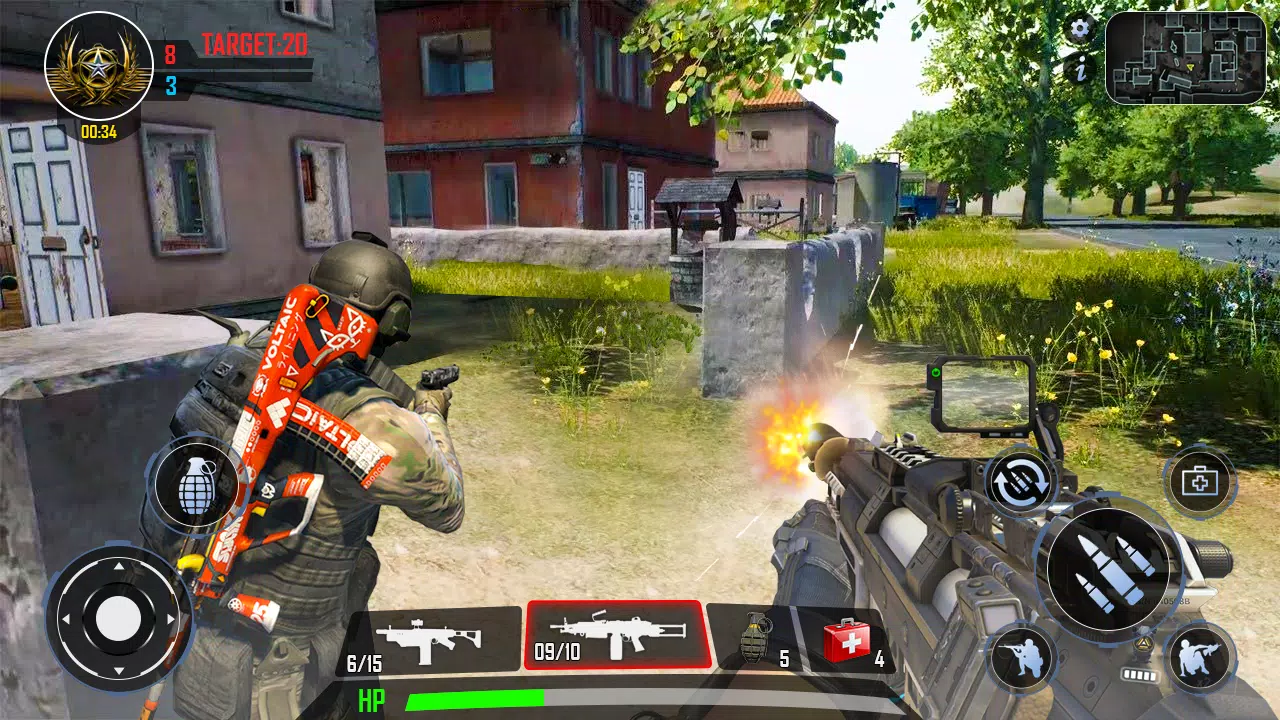Tap the grenade throw icon on the left
Image resolution: width=1280 pixels, height=720 pixels.
point(196,489)
